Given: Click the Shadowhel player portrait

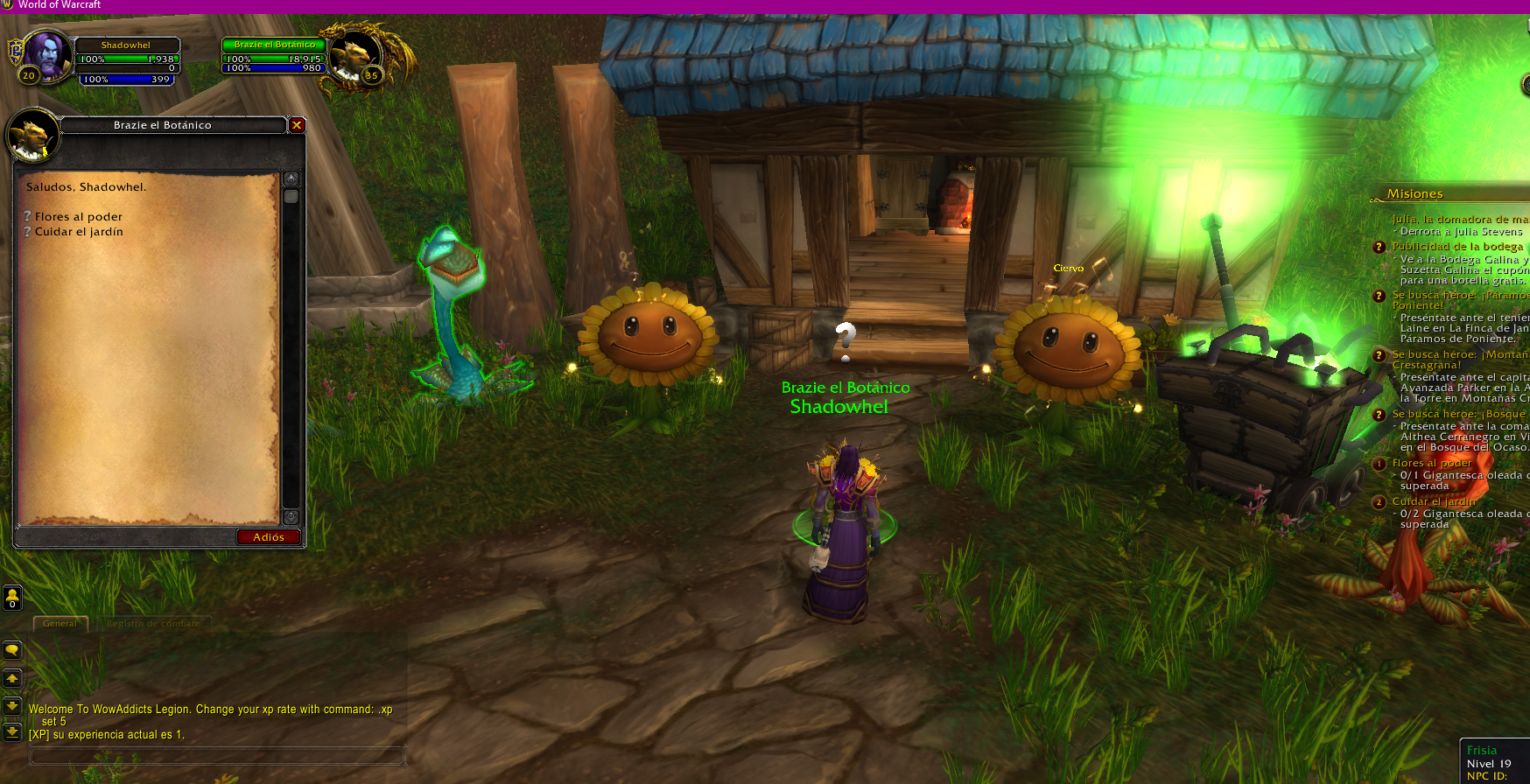Looking at the screenshot, I should point(46,55).
